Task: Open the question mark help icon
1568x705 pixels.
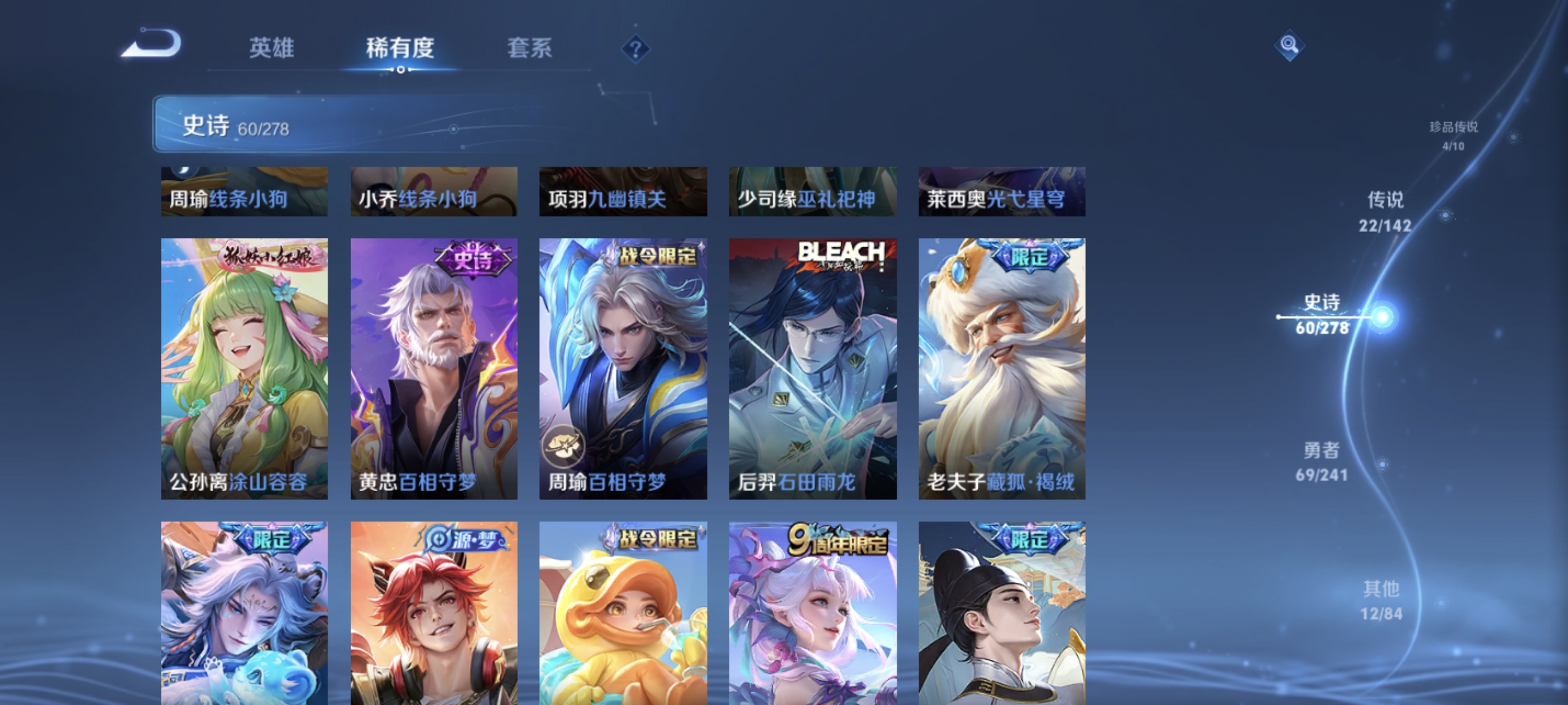Action: 635,51
